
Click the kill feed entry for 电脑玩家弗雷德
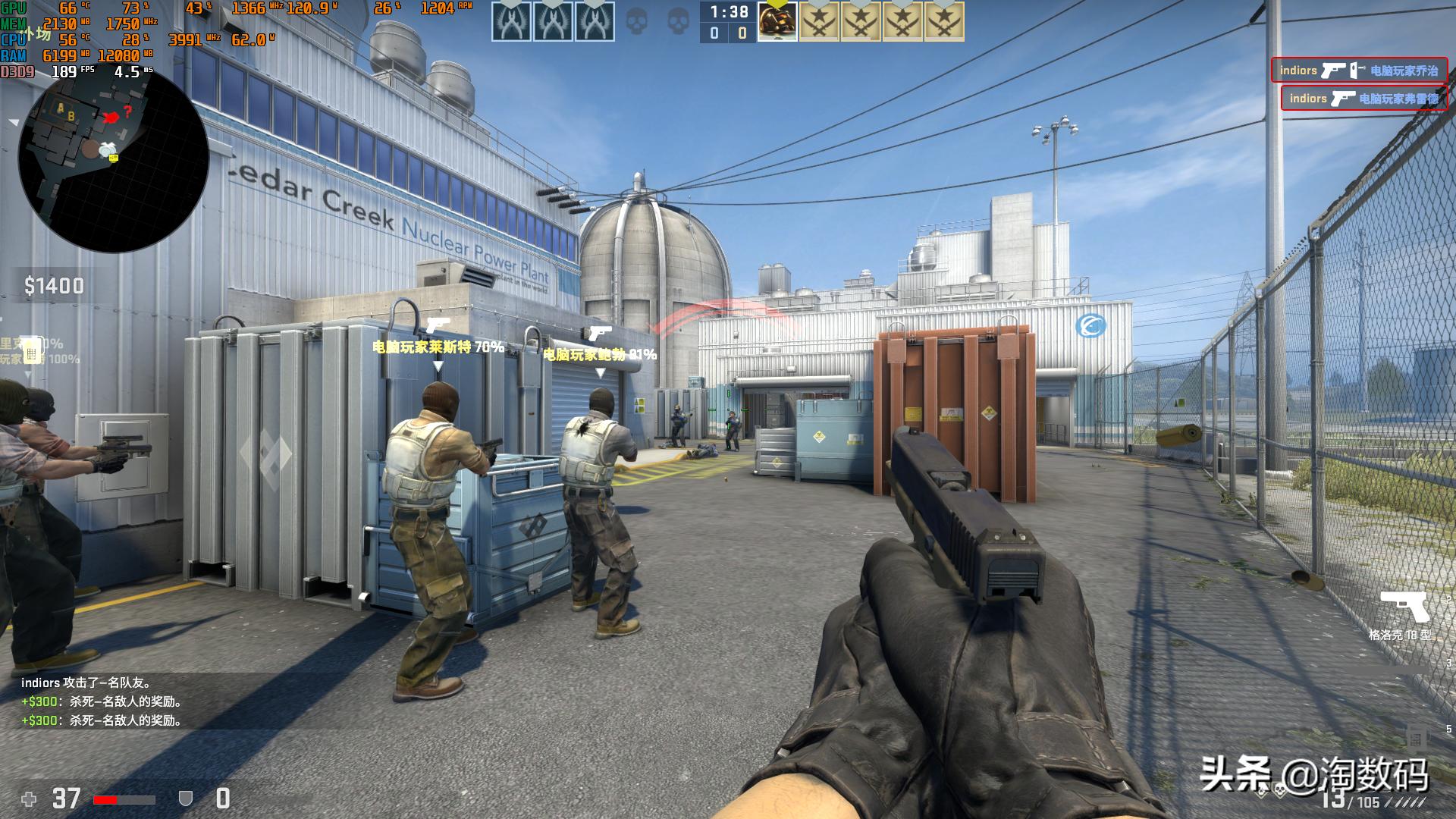tap(1363, 99)
